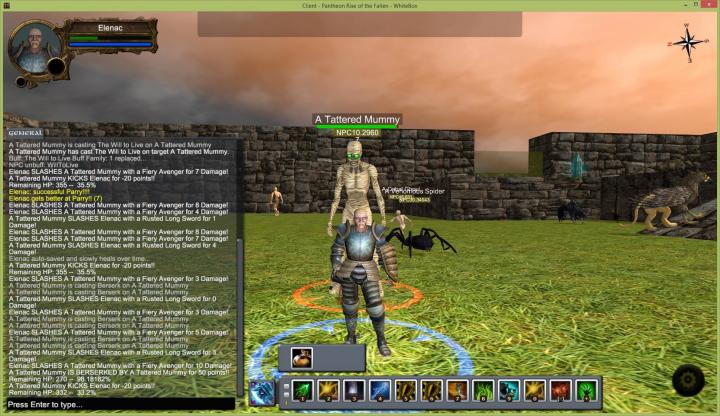Use the potion flask above the hotbar

pos(304,358)
